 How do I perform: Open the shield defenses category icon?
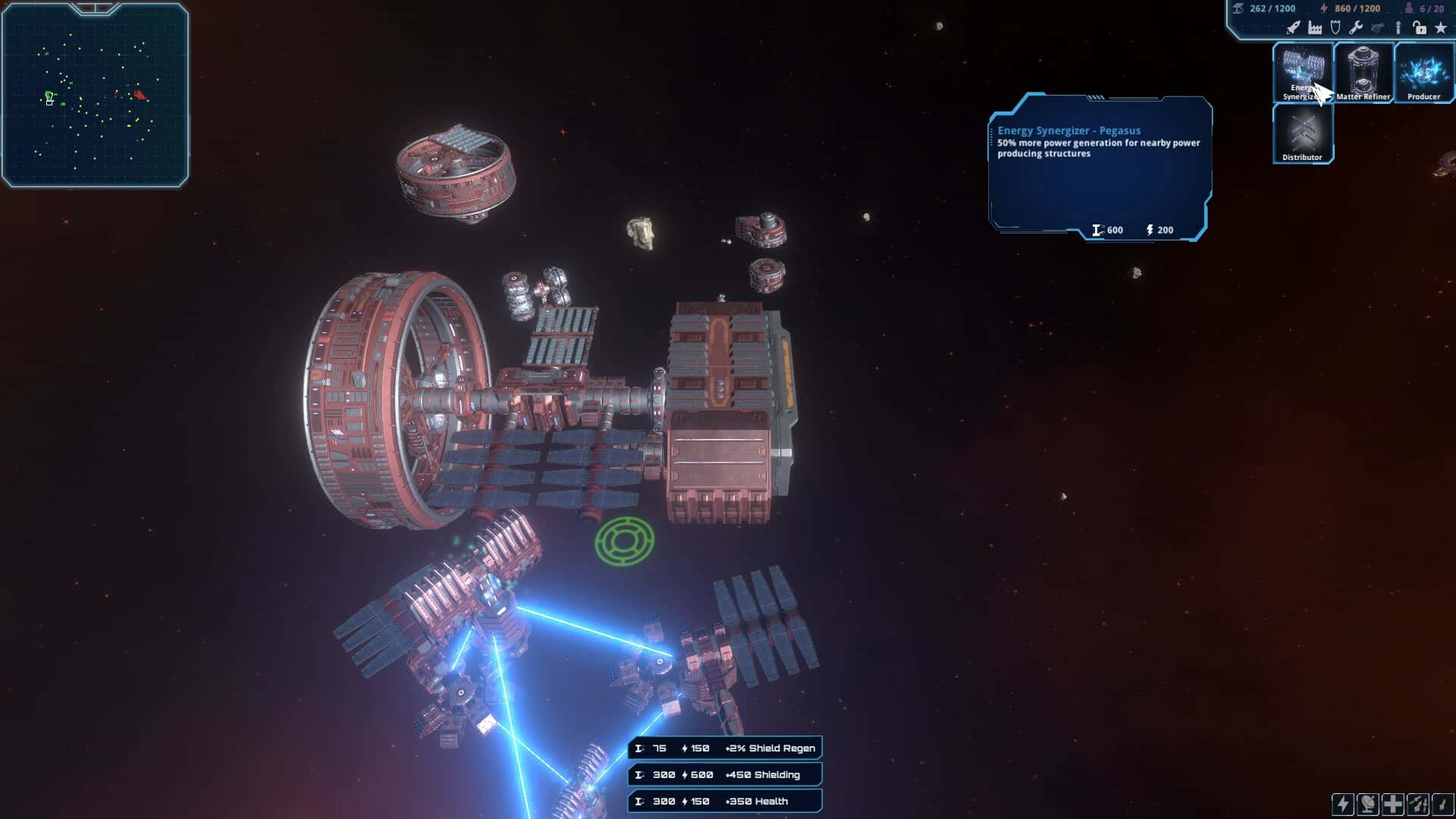pyautogui.click(x=1335, y=27)
